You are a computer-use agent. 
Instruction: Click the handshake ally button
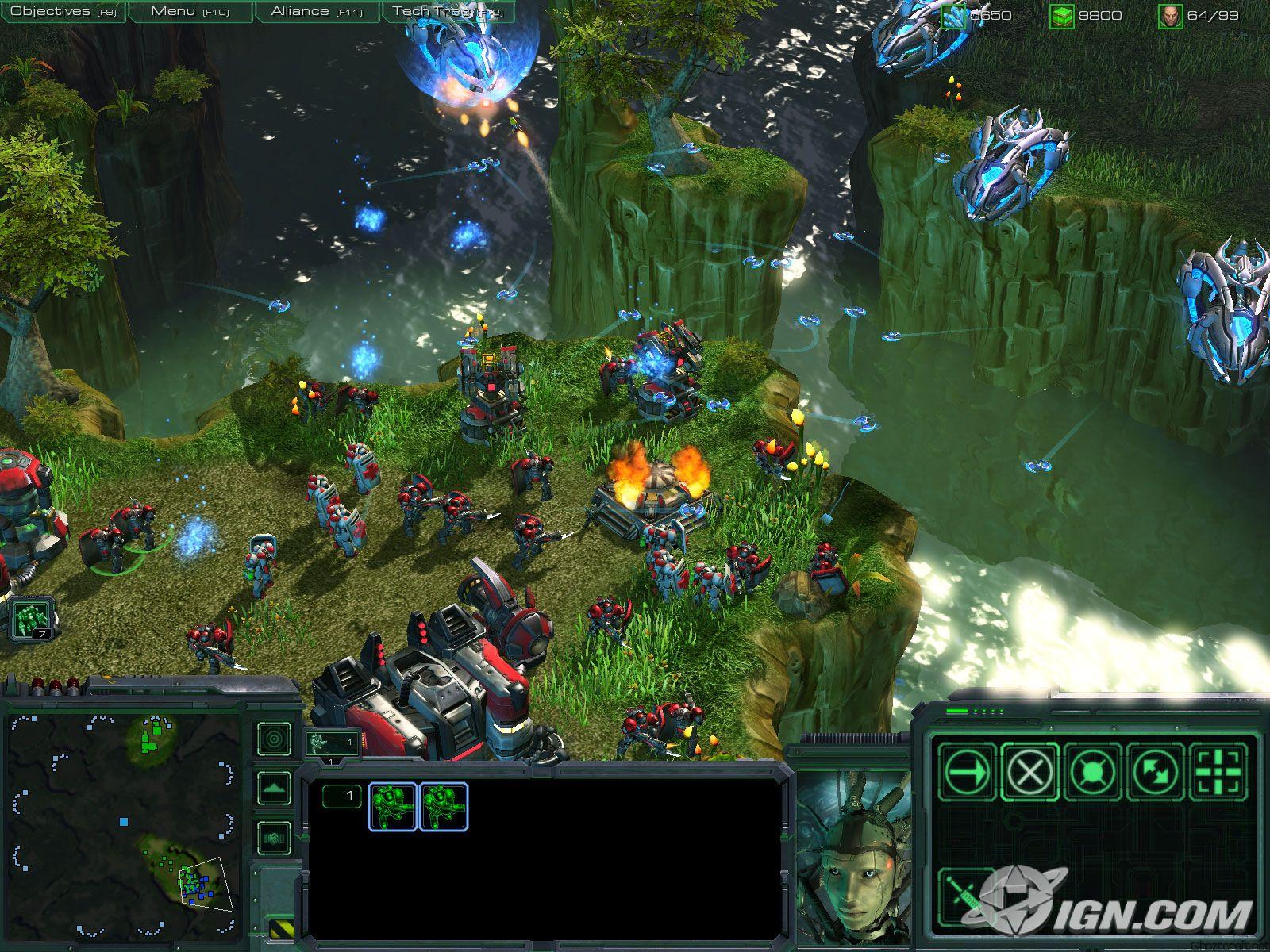click(x=275, y=838)
